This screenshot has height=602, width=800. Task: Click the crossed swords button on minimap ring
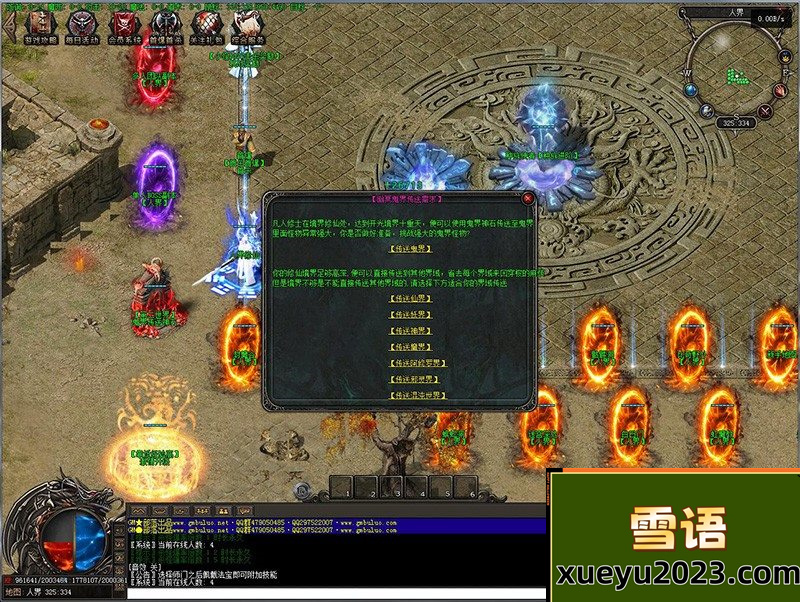(x=765, y=112)
